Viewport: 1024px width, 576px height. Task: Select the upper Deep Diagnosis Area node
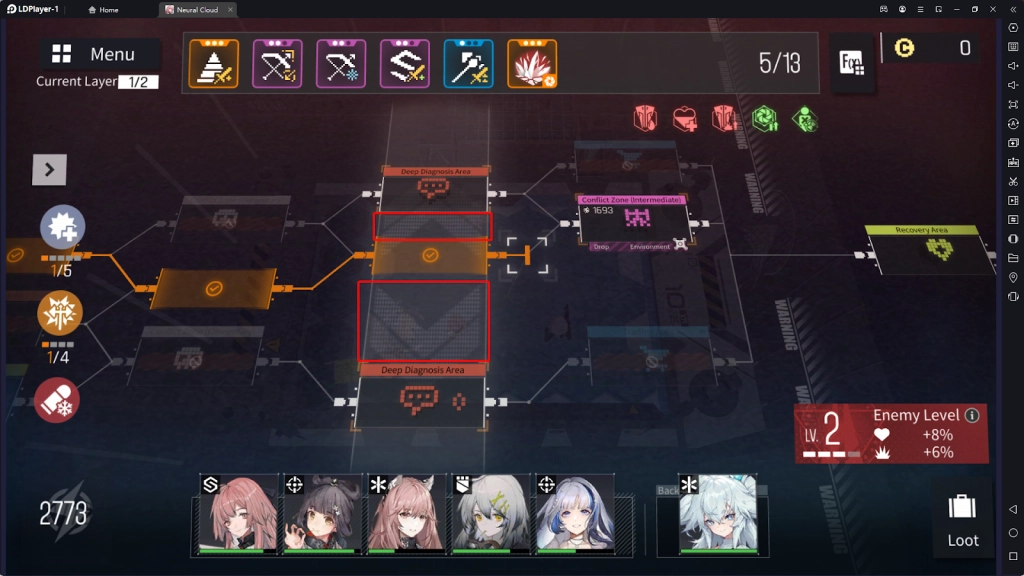[x=435, y=187]
